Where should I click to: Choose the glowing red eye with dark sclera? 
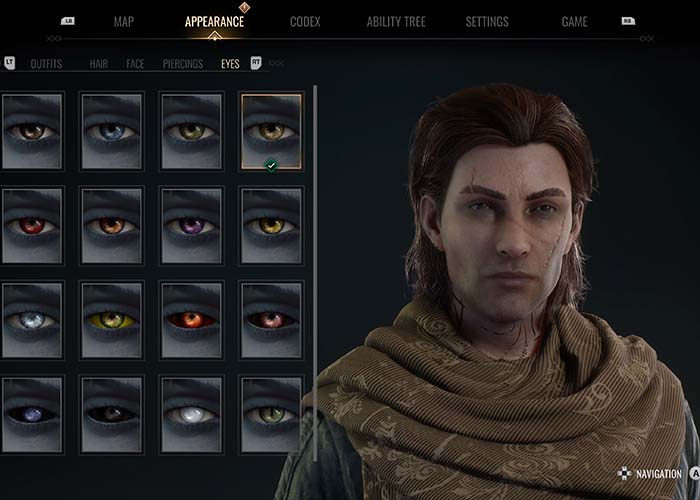(191, 320)
